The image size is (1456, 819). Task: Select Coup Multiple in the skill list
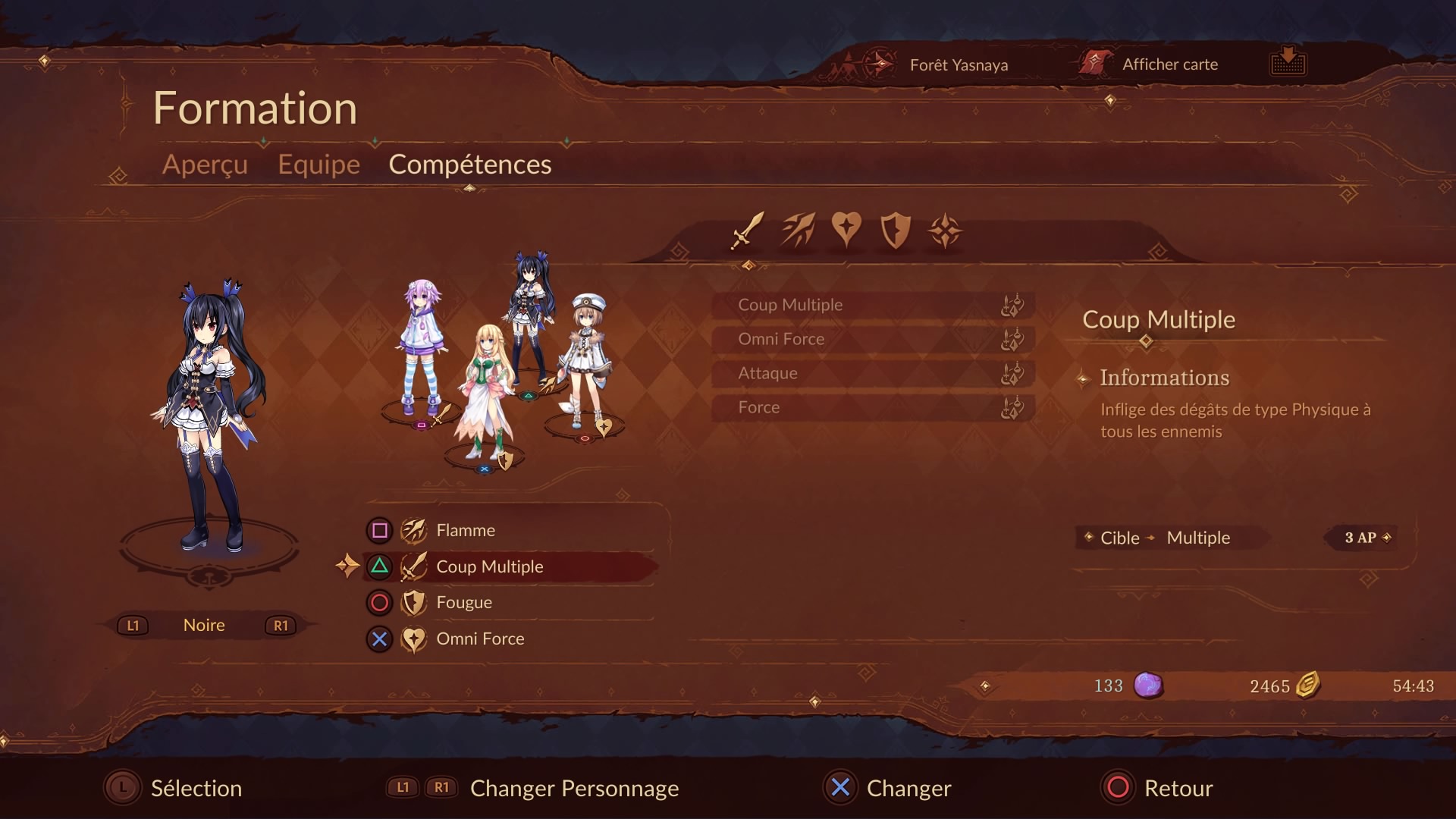point(872,305)
